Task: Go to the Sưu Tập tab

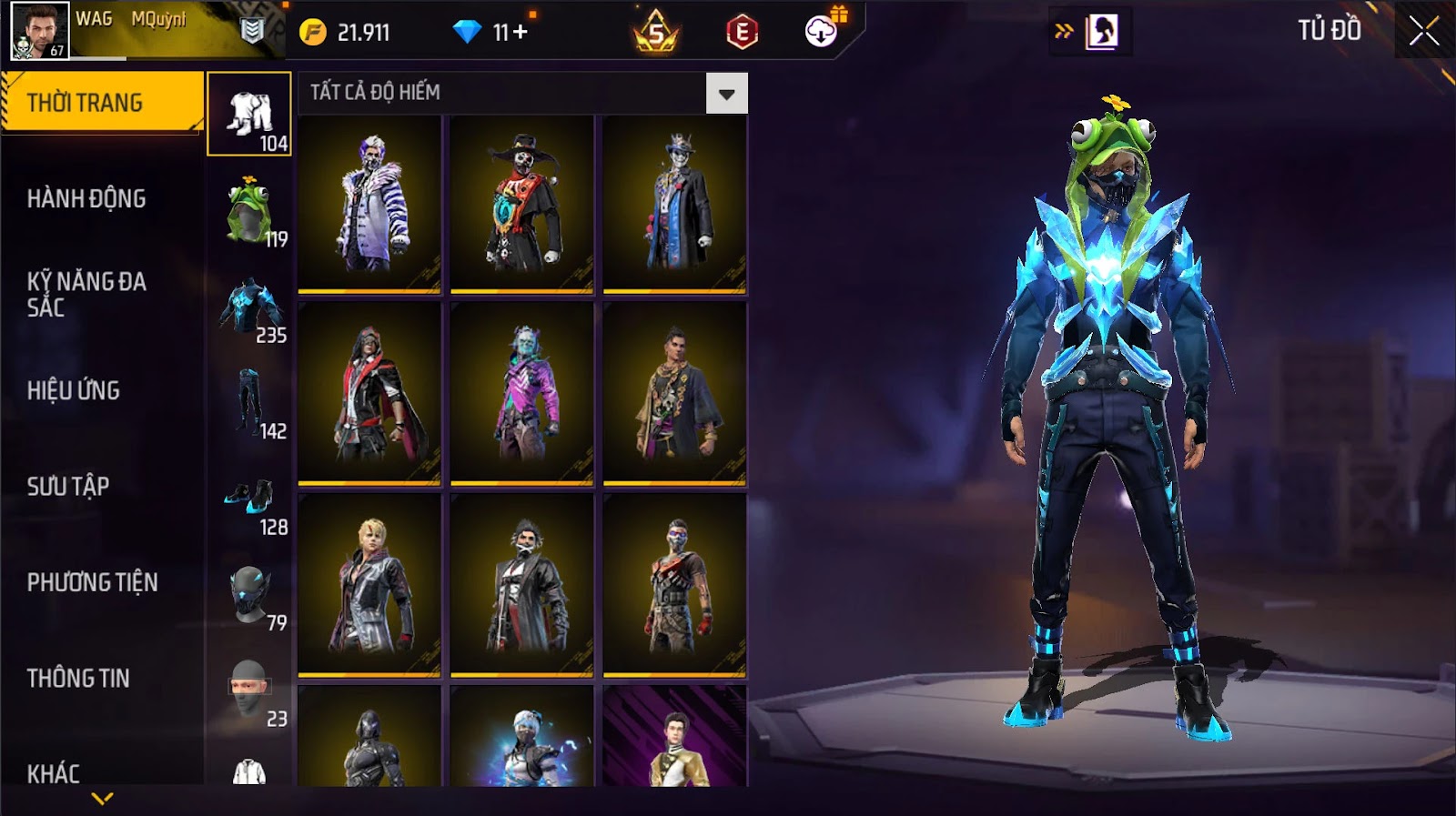Action: [68, 486]
